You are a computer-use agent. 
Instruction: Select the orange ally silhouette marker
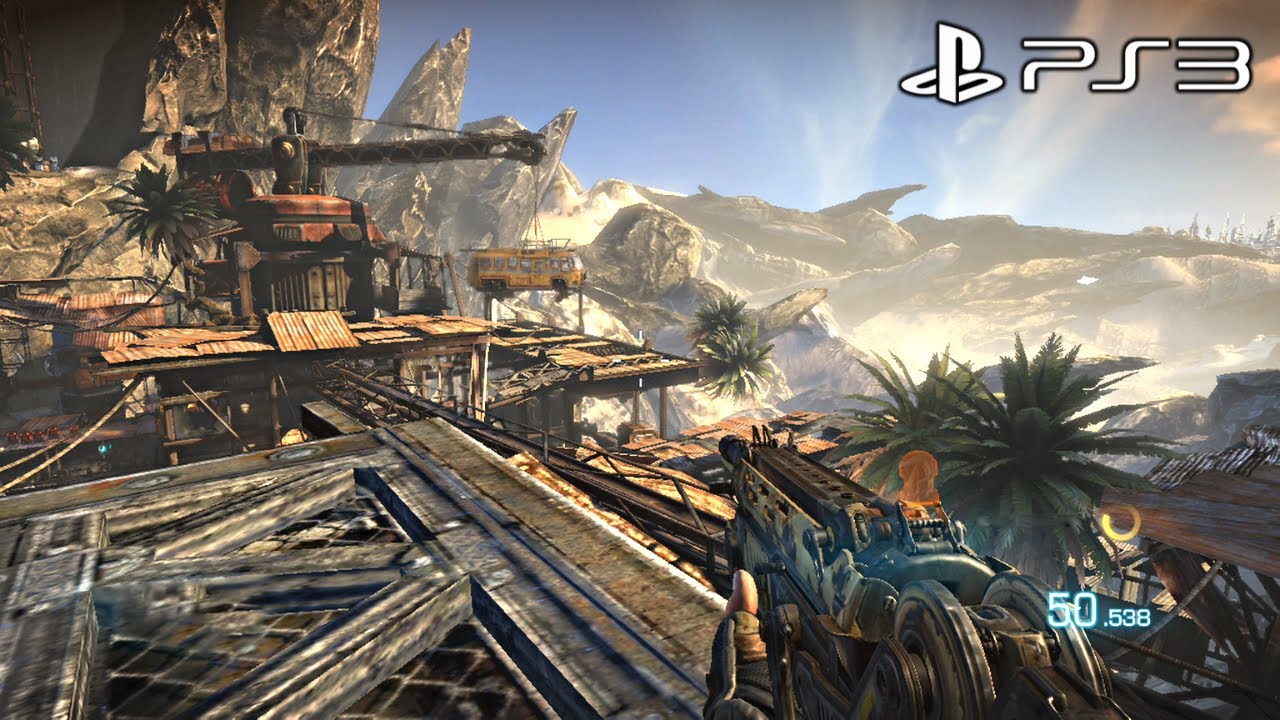(x=918, y=482)
